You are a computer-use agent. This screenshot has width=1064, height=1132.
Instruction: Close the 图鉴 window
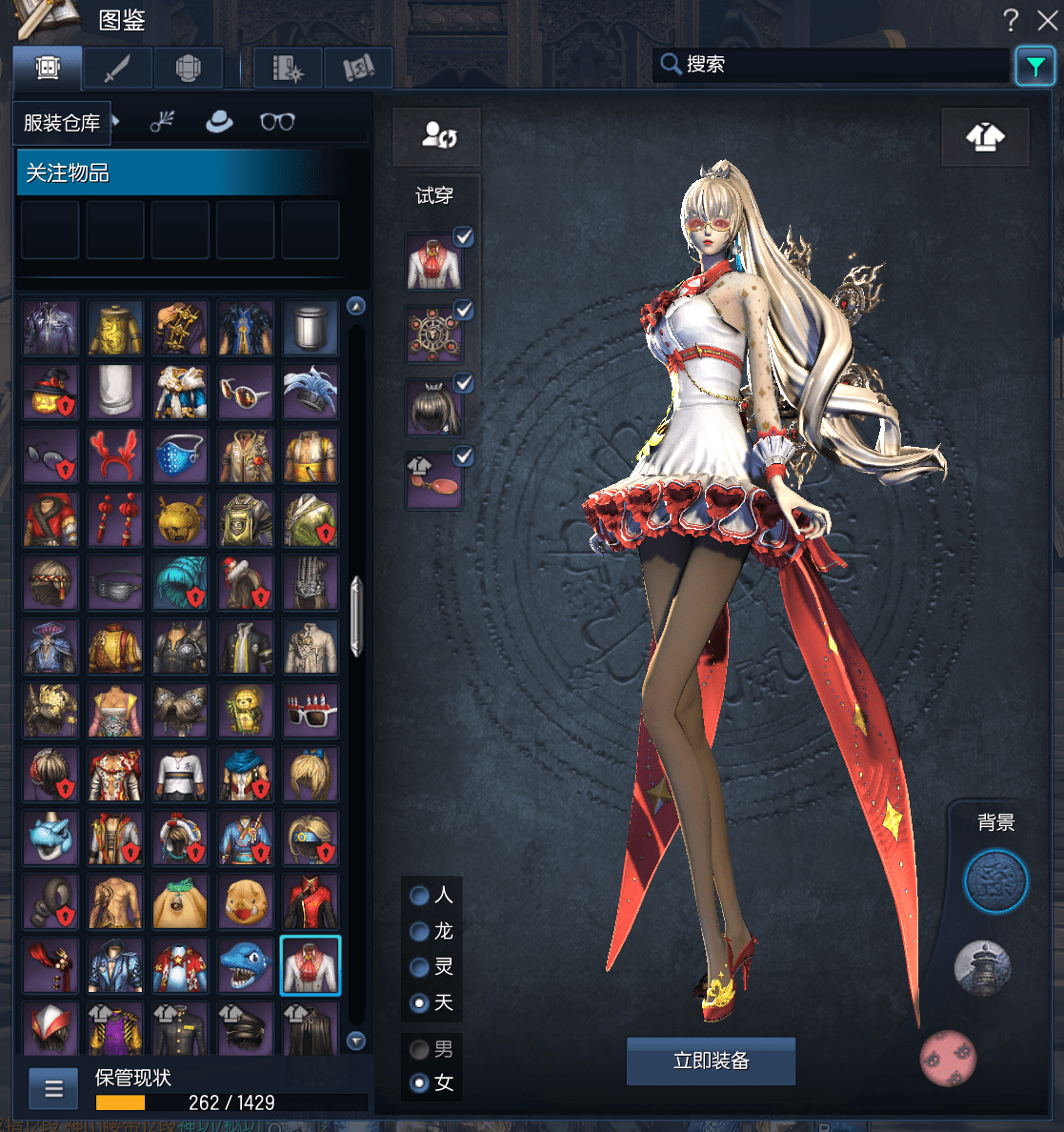coord(1047,20)
